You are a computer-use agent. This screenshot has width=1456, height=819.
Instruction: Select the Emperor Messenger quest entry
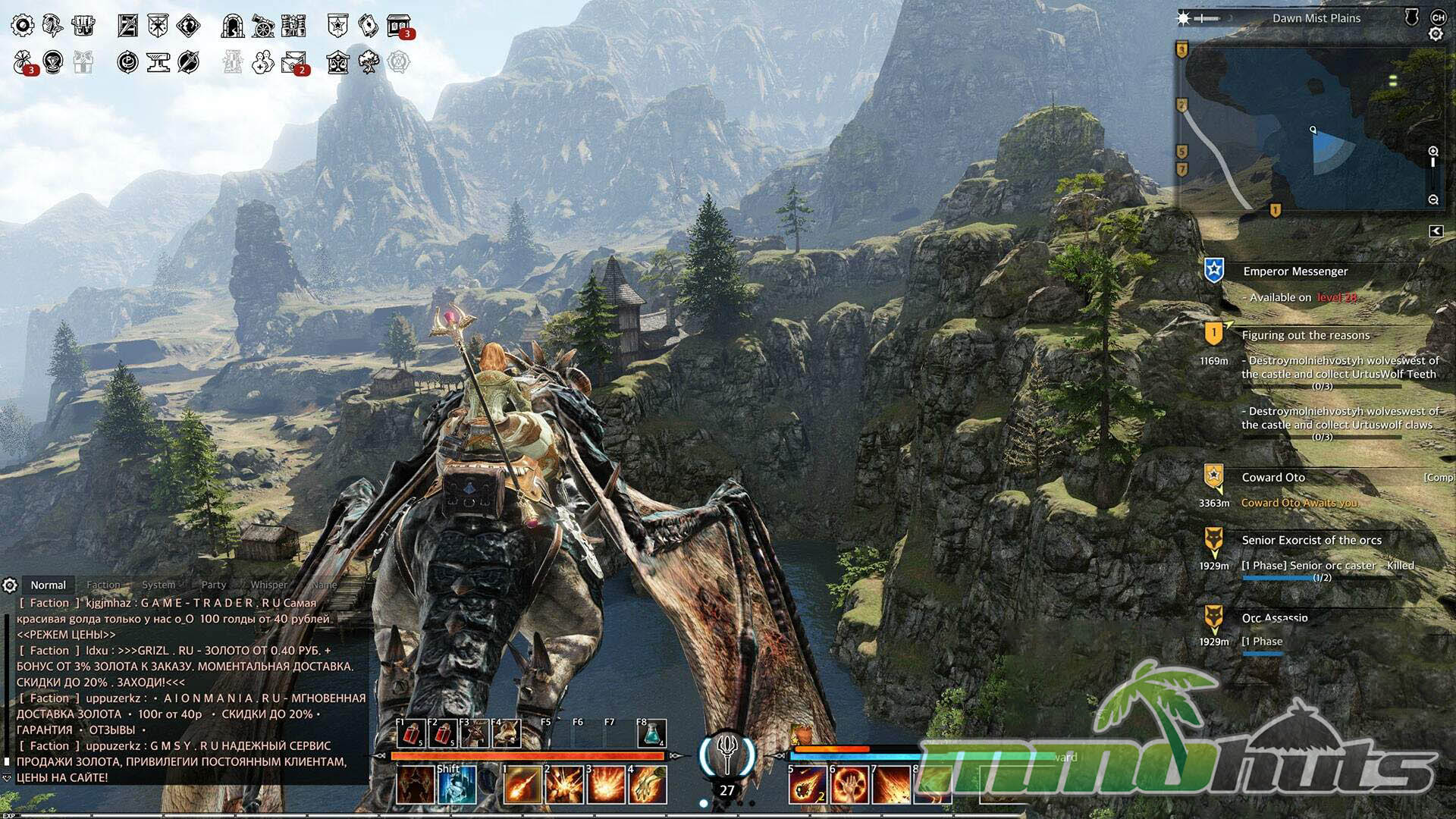[x=1294, y=271]
